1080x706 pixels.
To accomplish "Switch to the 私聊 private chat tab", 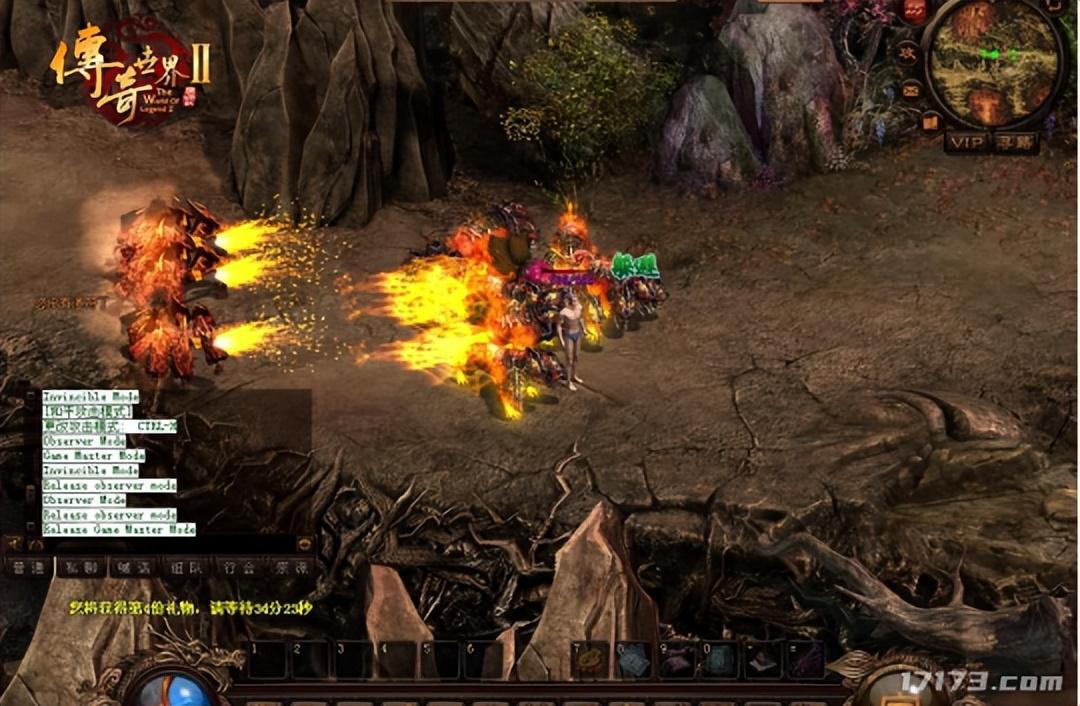I will pyautogui.click(x=80, y=567).
